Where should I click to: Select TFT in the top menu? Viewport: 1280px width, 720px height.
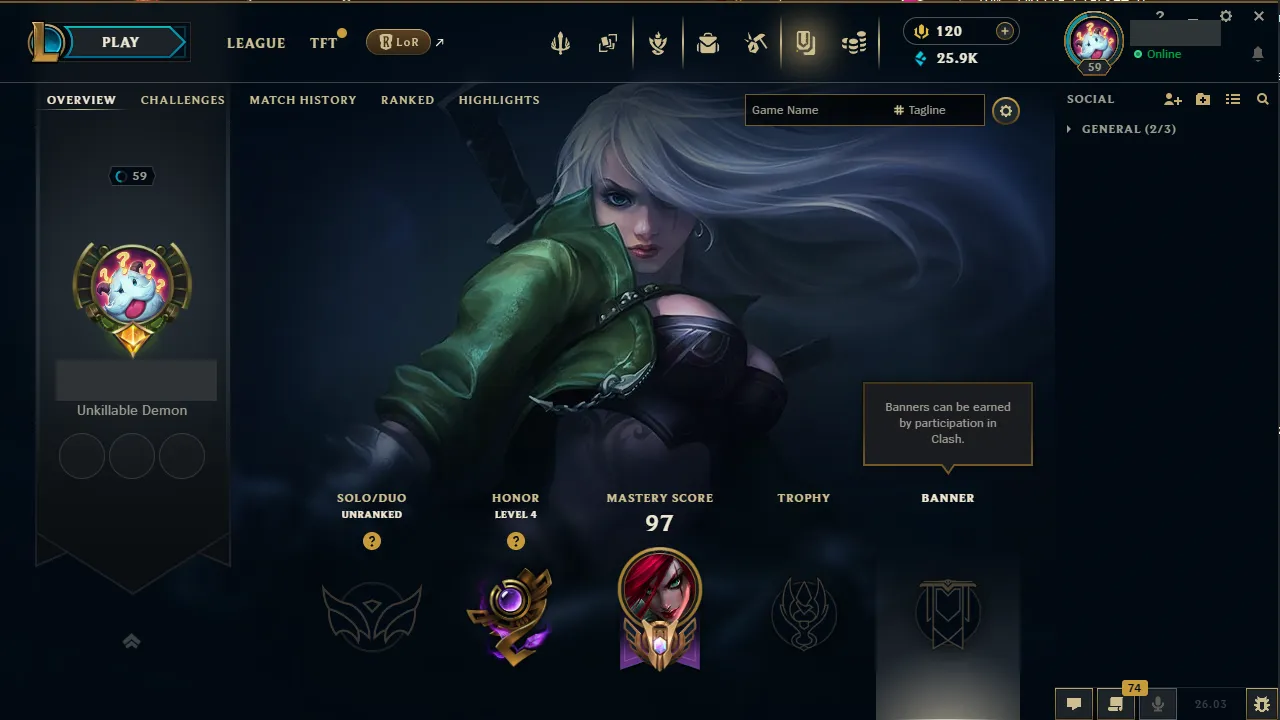[x=322, y=43]
